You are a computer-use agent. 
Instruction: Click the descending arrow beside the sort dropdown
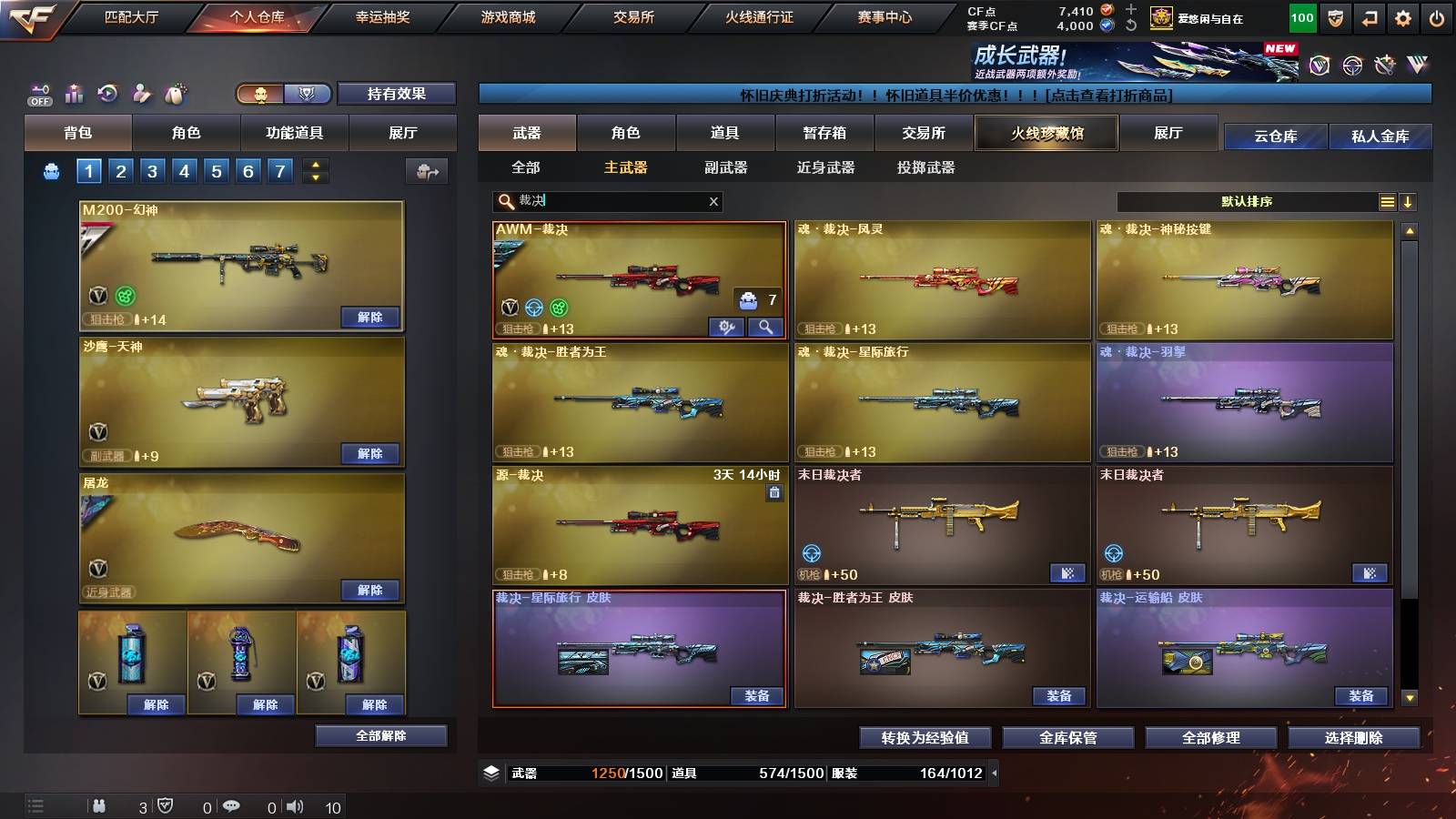point(1410,201)
